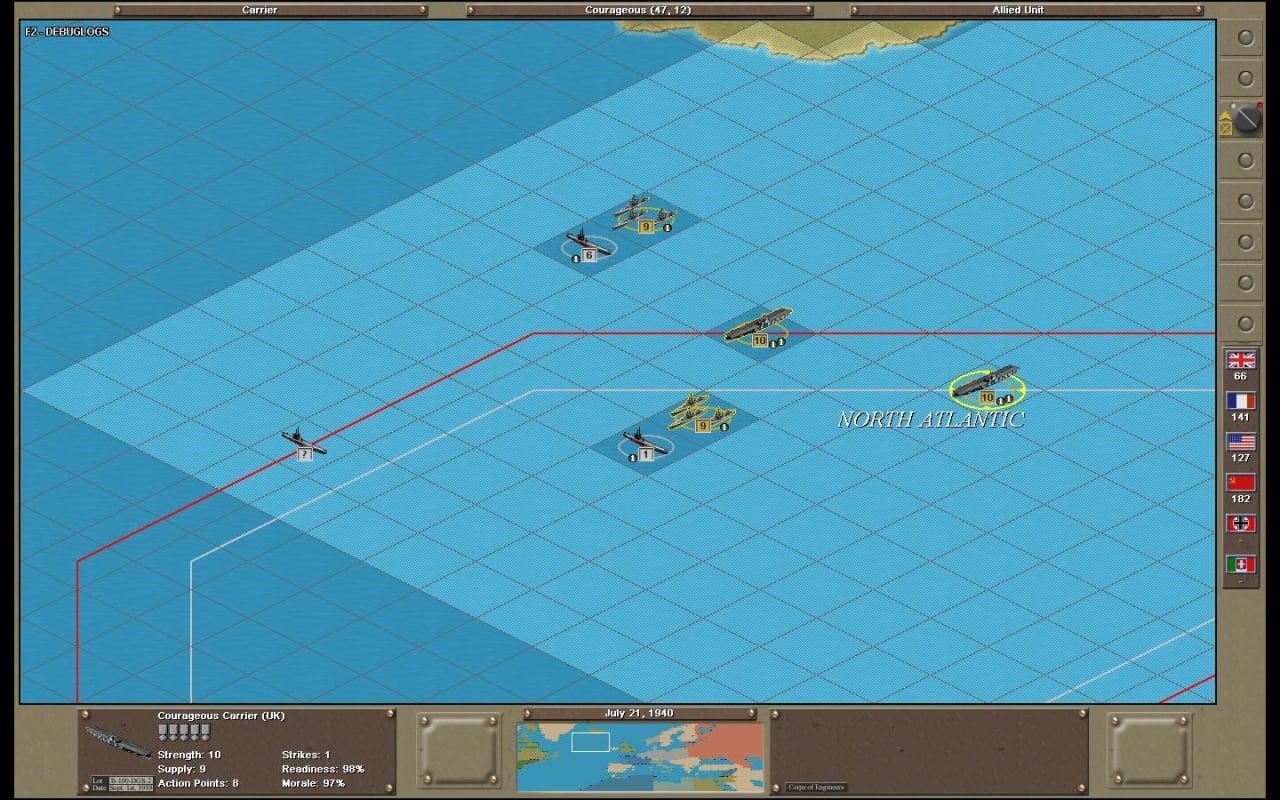Choose the French flag in the sidebar
This screenshot has height=800, width=1280.
click(1241, 401)
